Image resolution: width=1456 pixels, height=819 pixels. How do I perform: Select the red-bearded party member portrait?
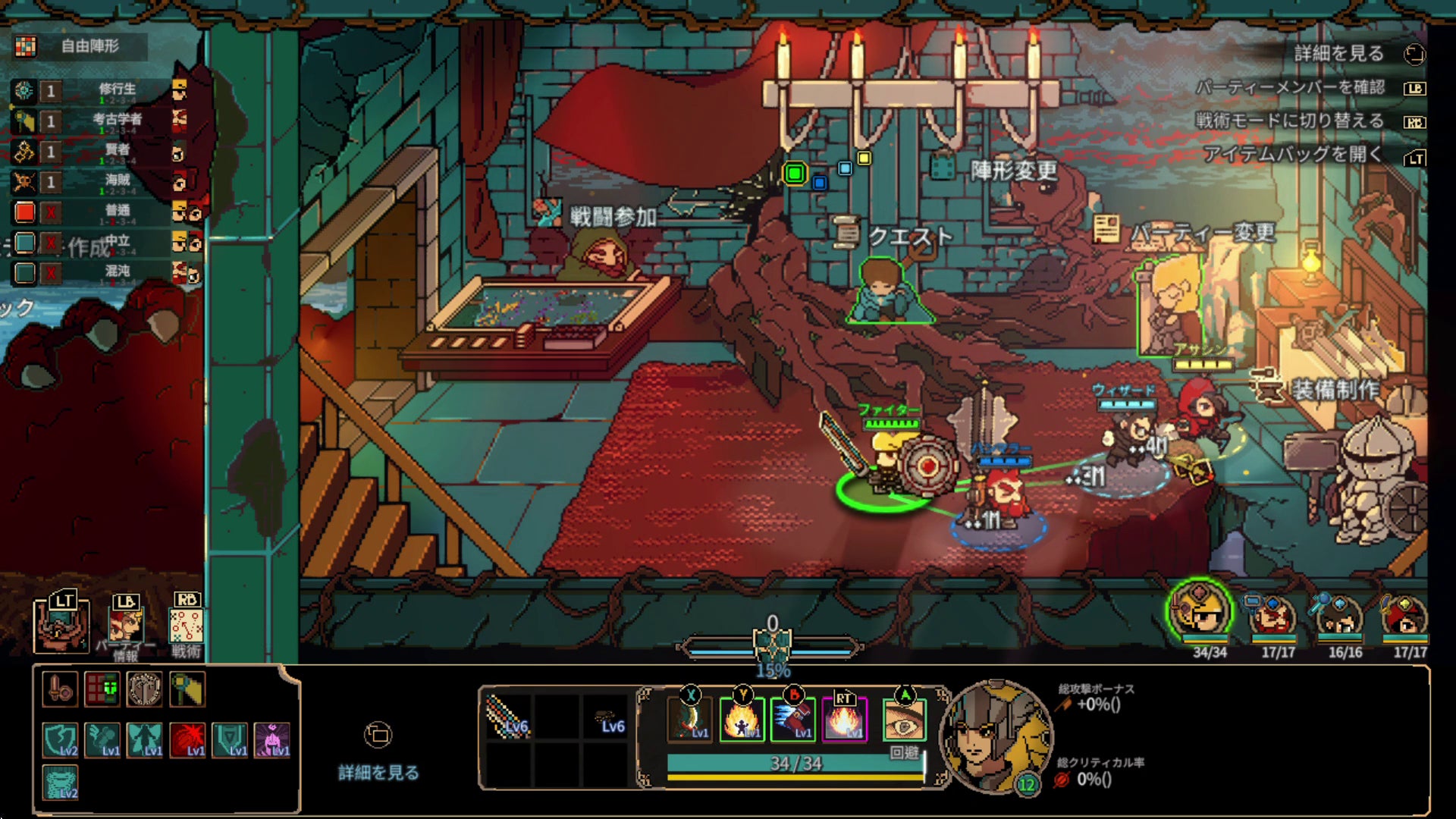click(1272, 617)
